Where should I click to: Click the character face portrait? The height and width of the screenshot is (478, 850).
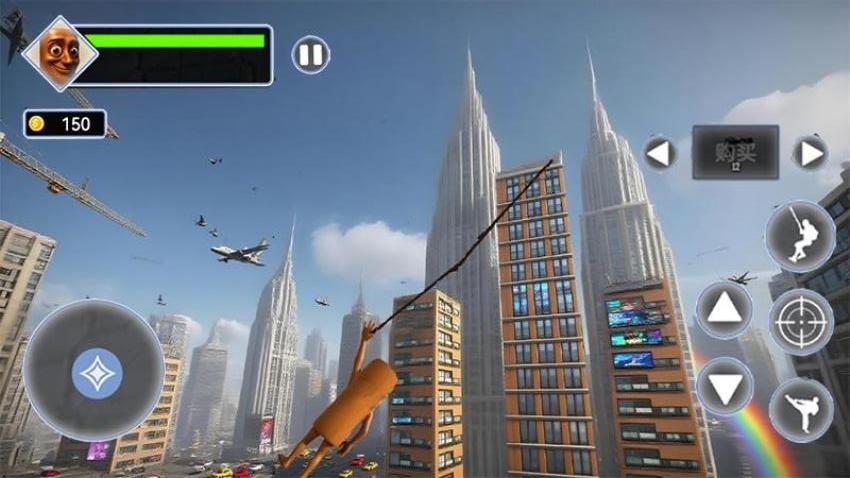[x=60, y=53]
